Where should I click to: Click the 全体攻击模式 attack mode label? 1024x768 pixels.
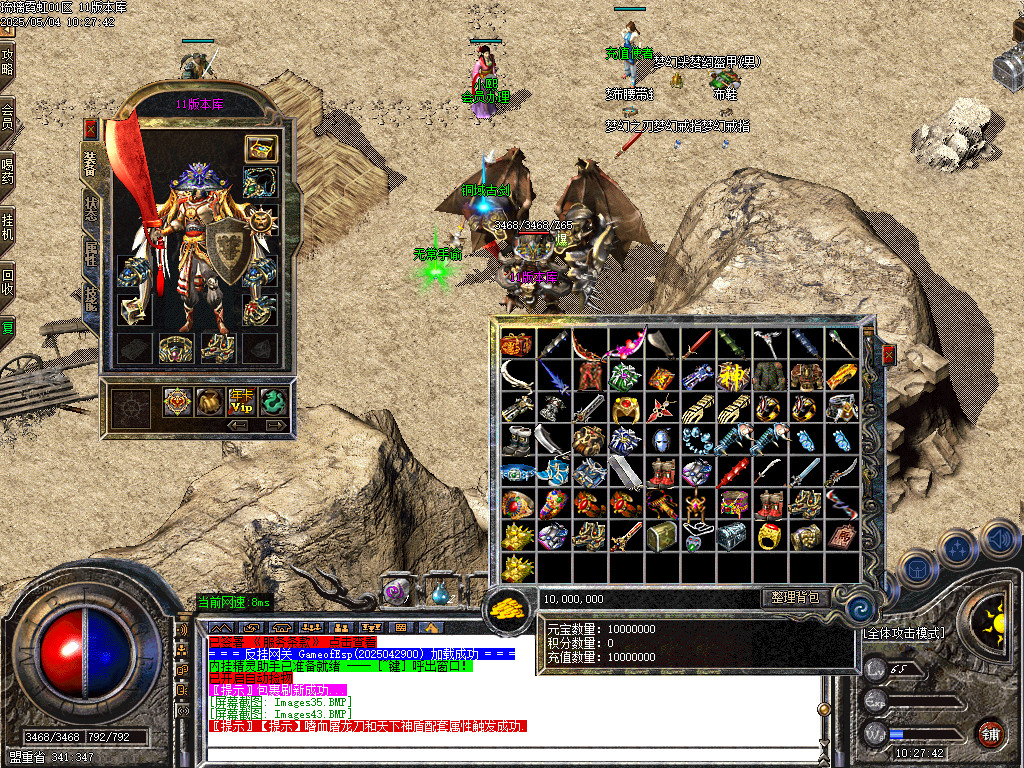click(x=904, y=634)
